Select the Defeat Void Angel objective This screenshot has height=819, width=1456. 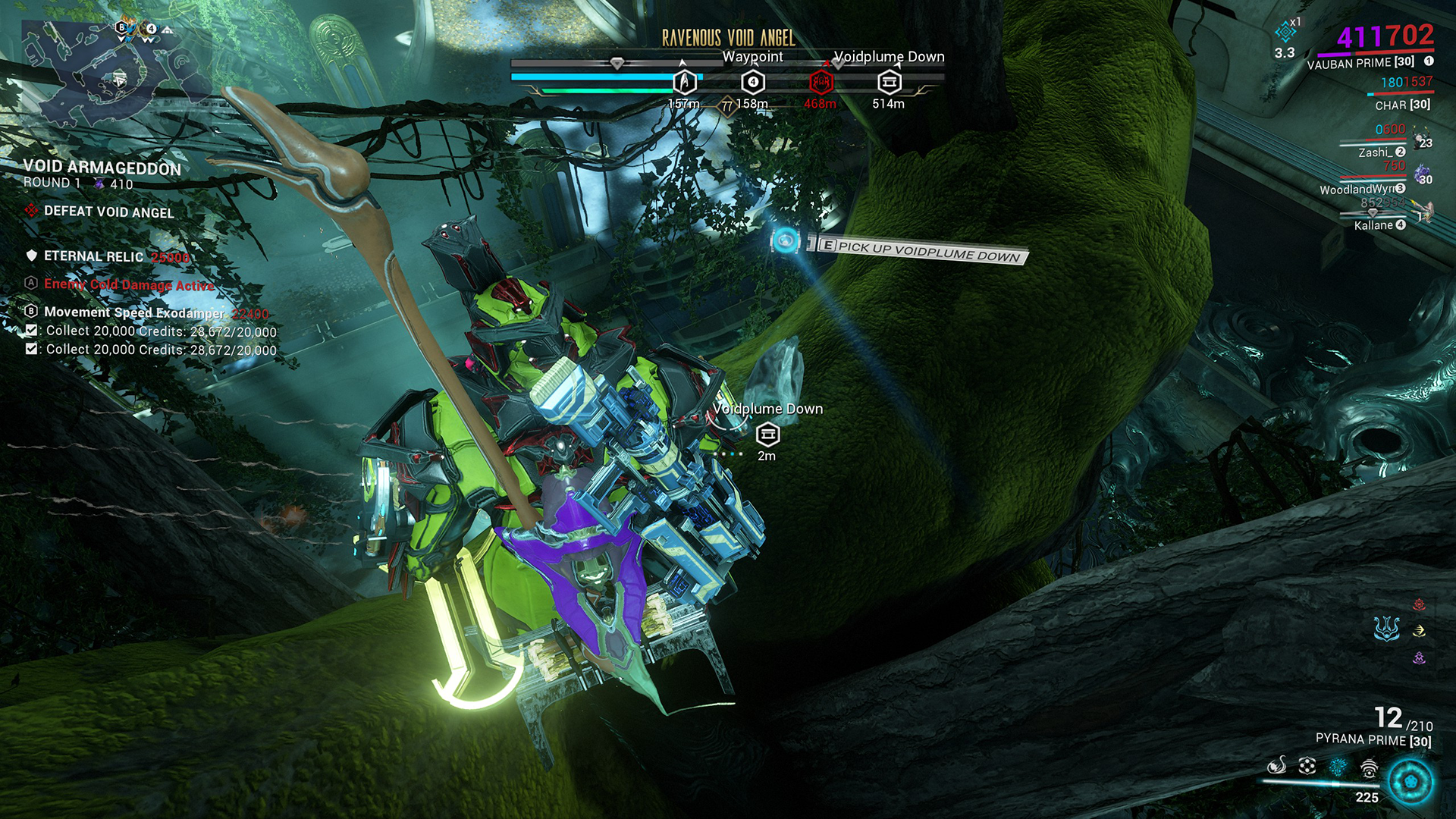108,212
